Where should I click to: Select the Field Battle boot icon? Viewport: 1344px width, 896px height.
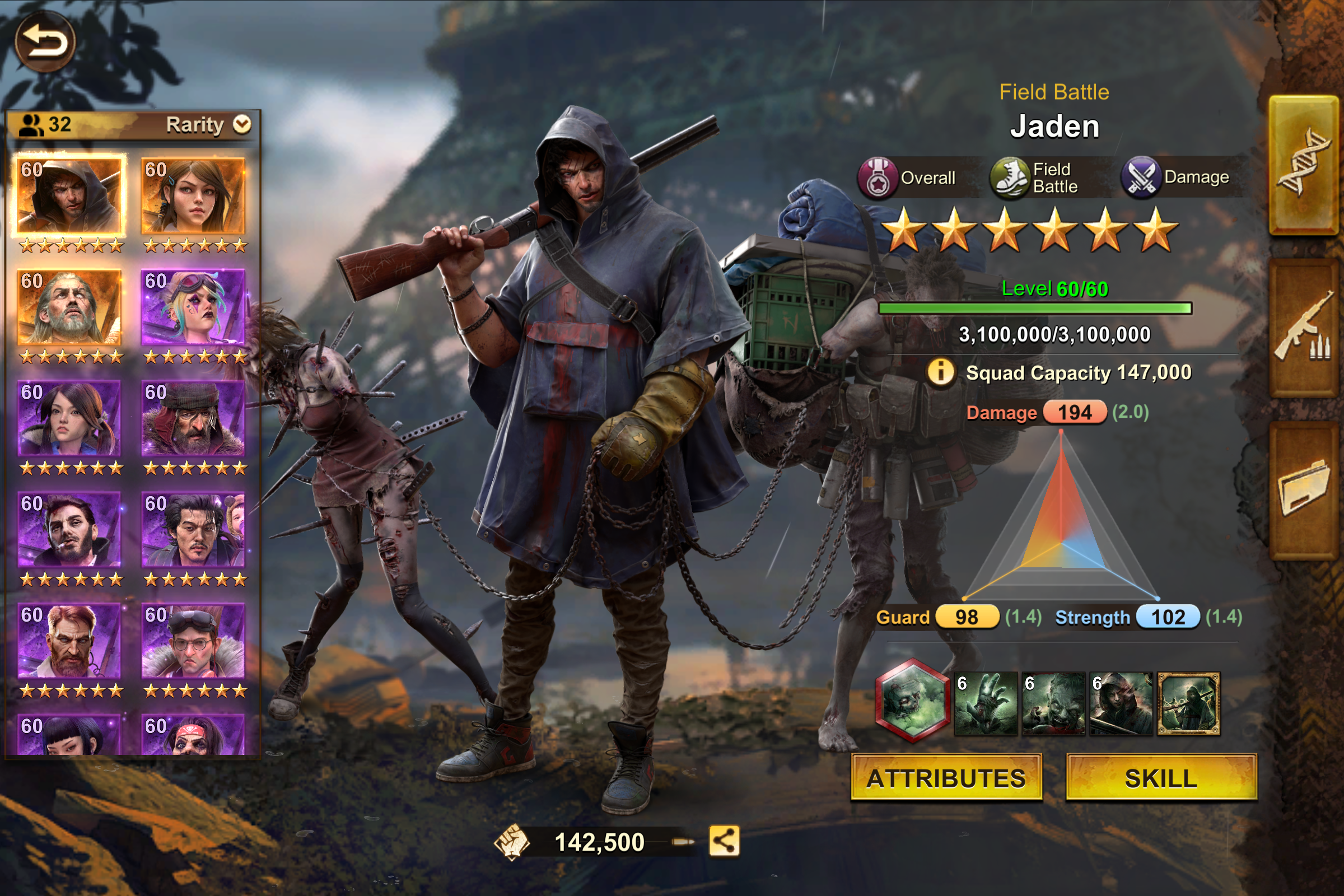coord(1012,177)
